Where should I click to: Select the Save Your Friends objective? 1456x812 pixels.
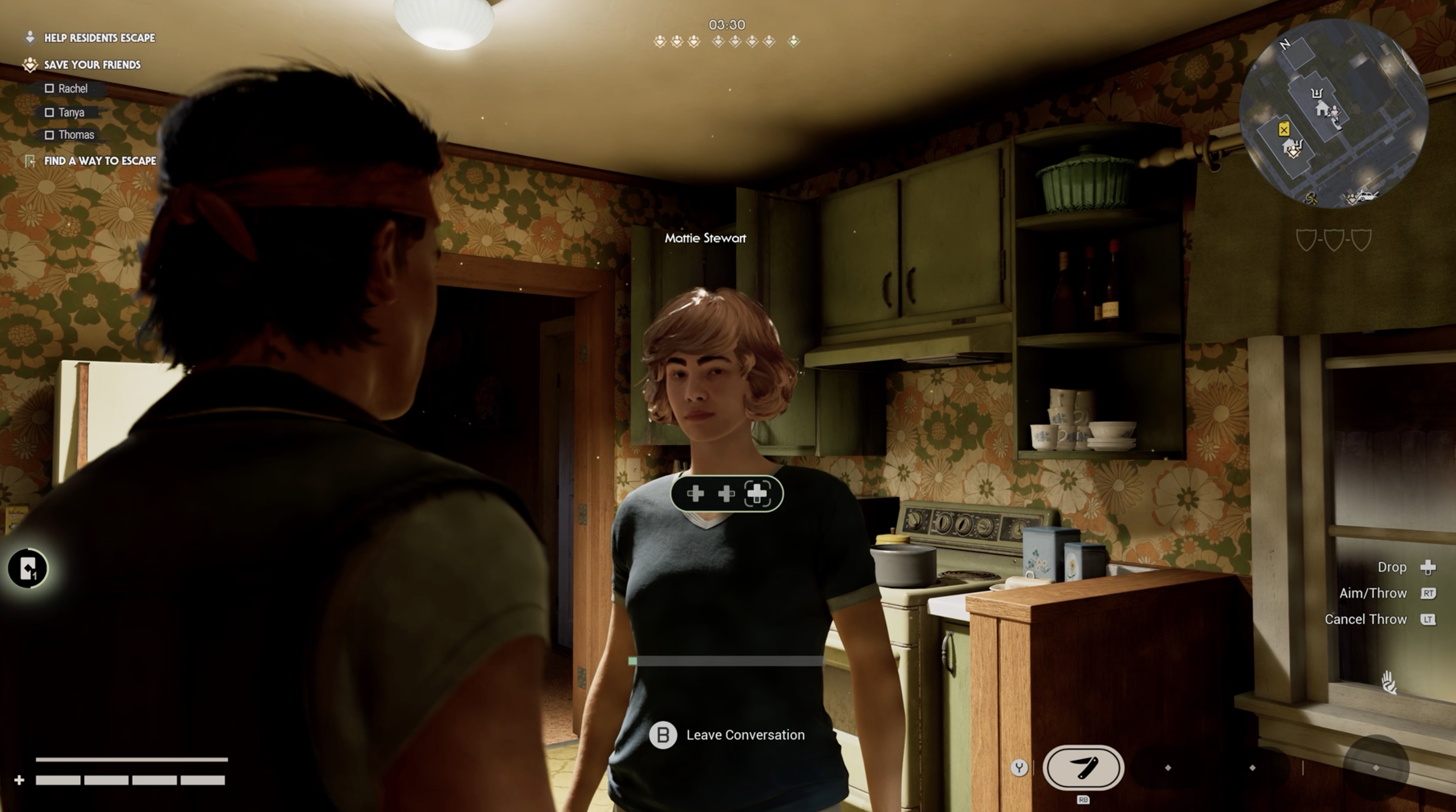(92, 65)
